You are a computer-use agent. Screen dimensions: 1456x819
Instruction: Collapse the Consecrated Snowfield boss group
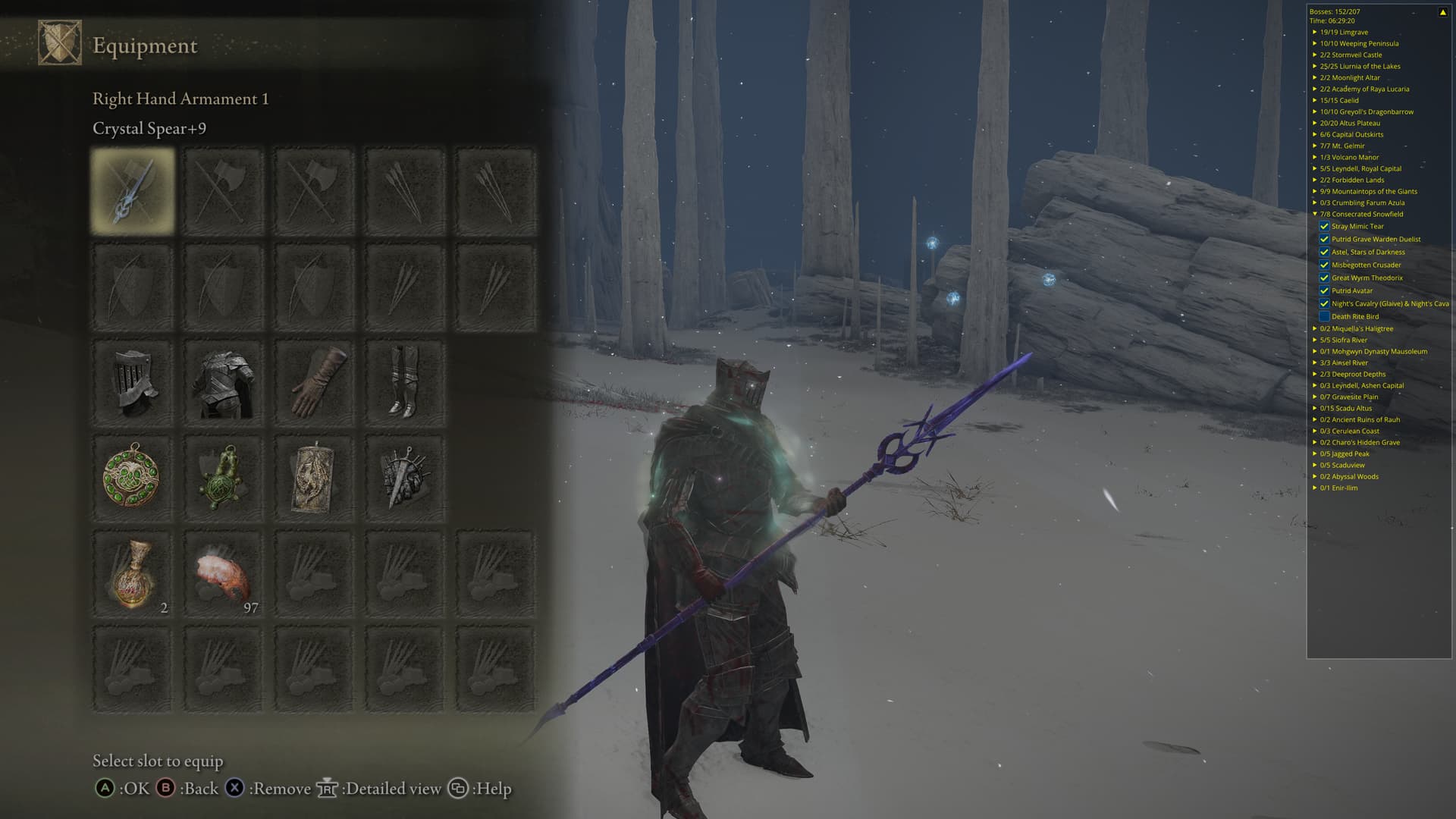[1315, 214]
